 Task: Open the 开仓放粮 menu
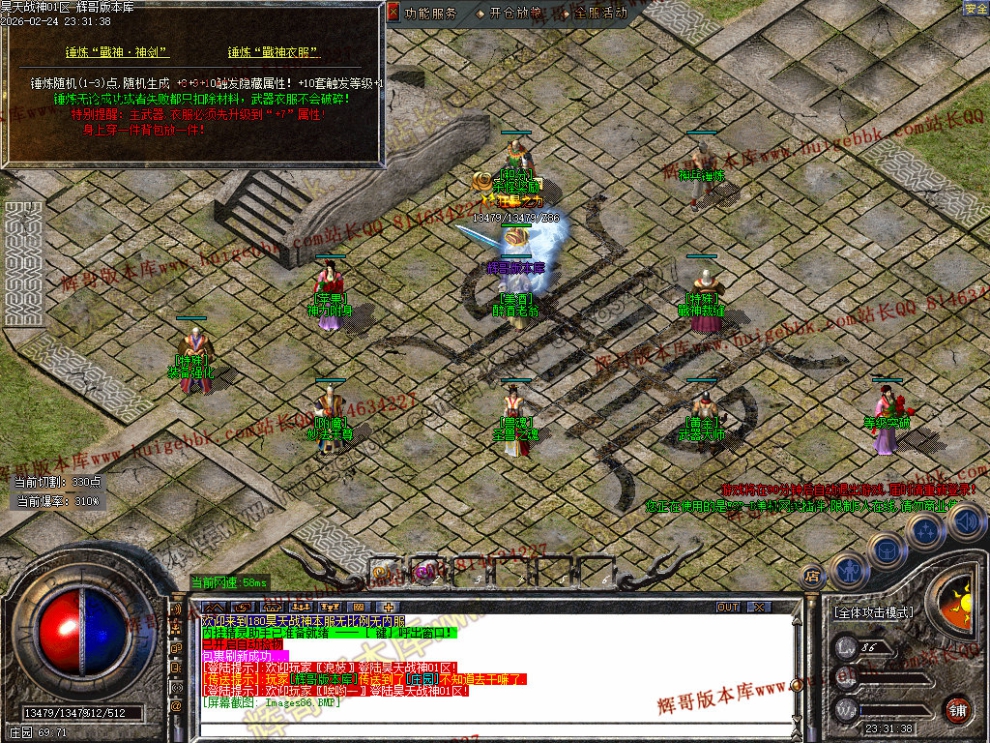[512, 13]
